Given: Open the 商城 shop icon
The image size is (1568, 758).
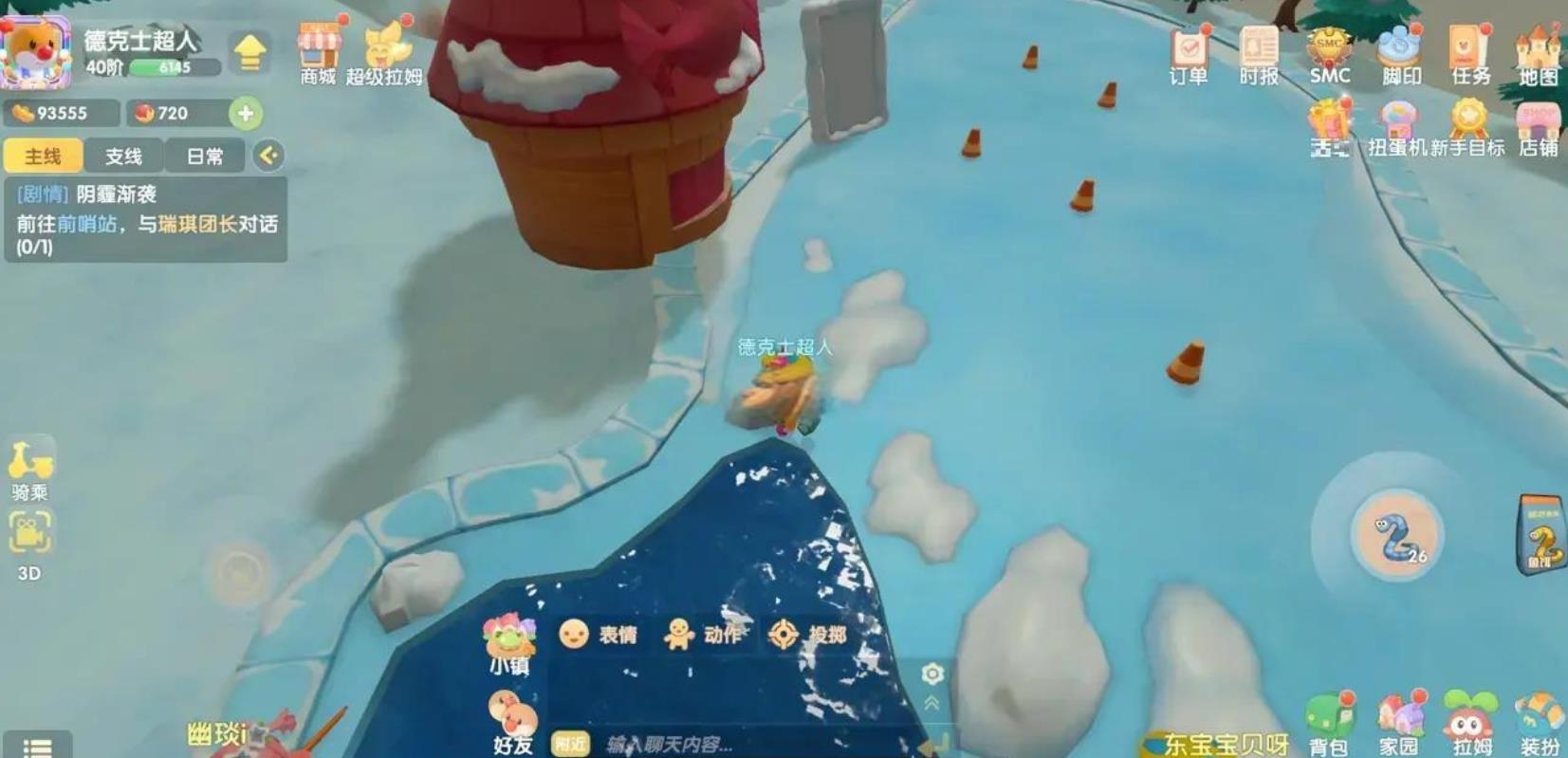Looking at the screenshot, I should [319, 52].
